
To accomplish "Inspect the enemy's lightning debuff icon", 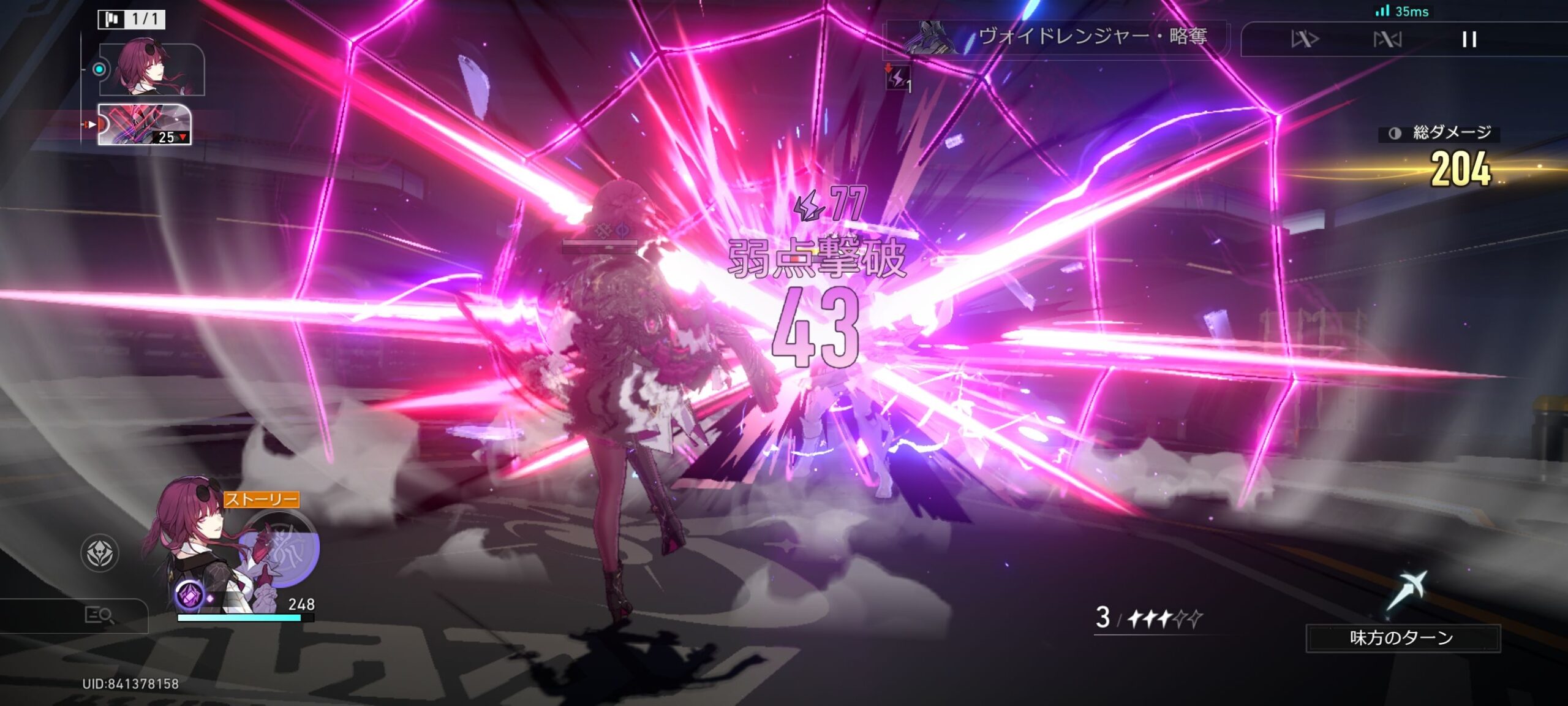I will click(x=897, y=78).
